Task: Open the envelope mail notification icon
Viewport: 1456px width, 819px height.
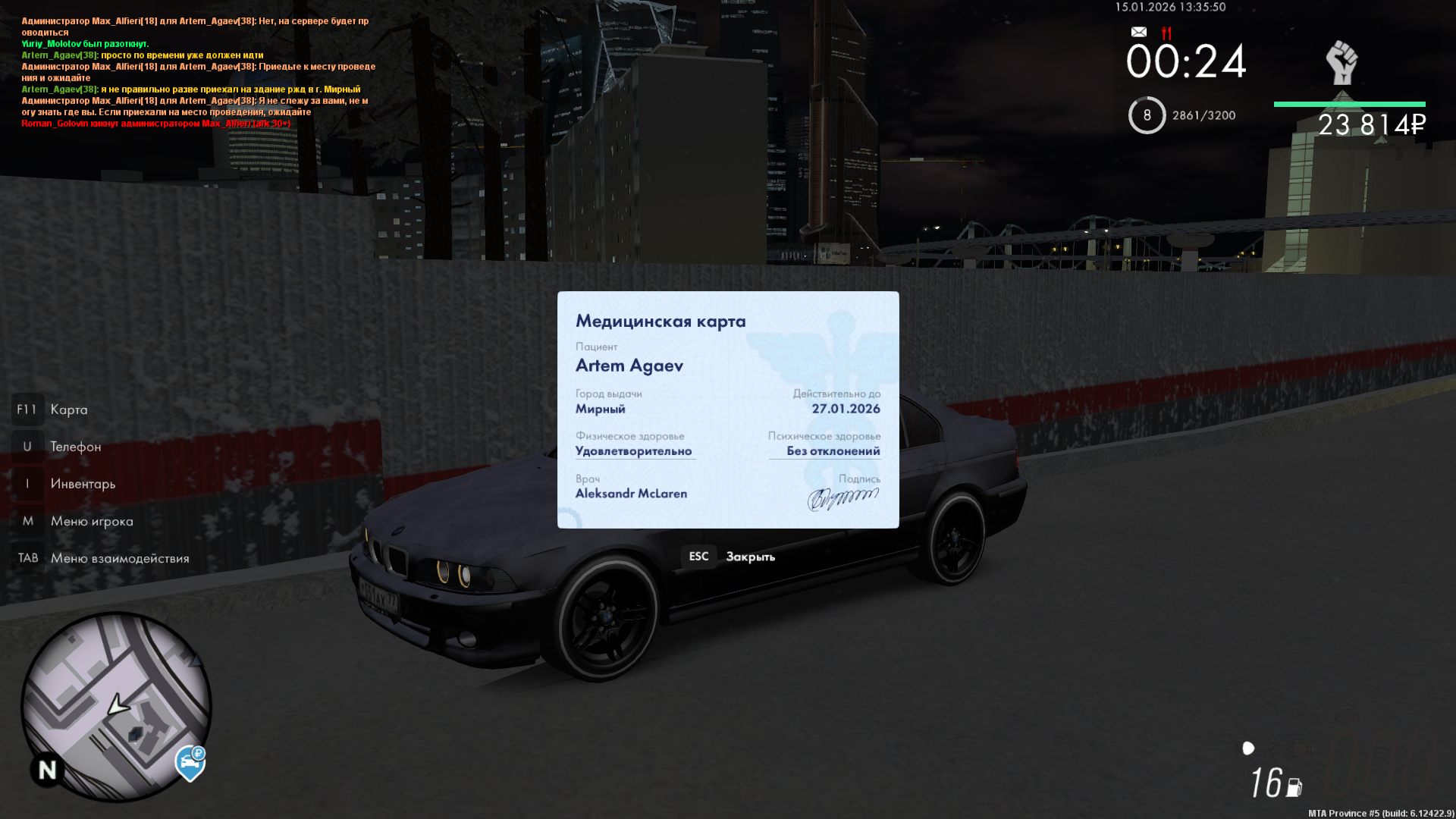Action: (x=1138, y=32)
